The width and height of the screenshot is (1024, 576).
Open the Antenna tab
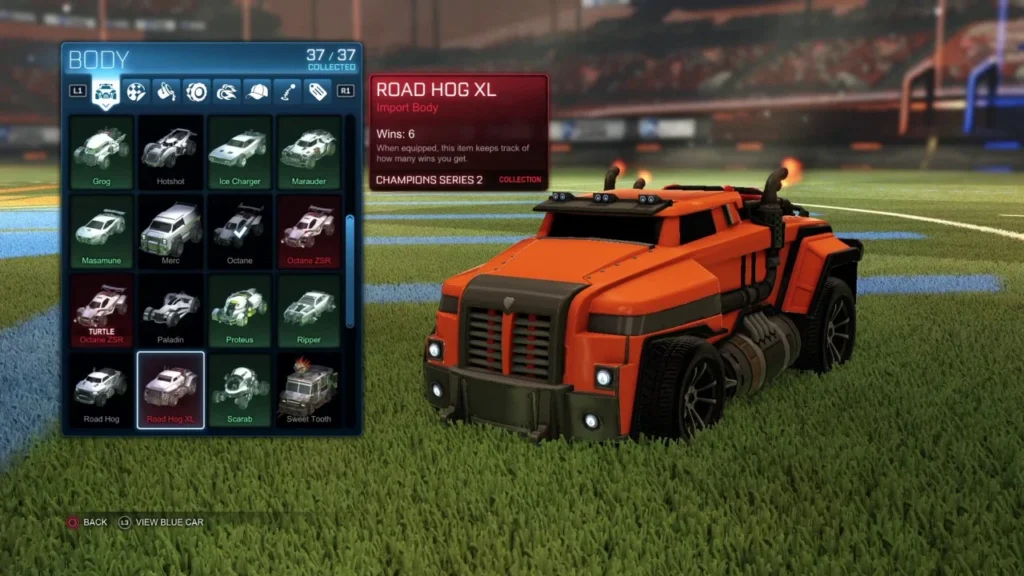287,92
